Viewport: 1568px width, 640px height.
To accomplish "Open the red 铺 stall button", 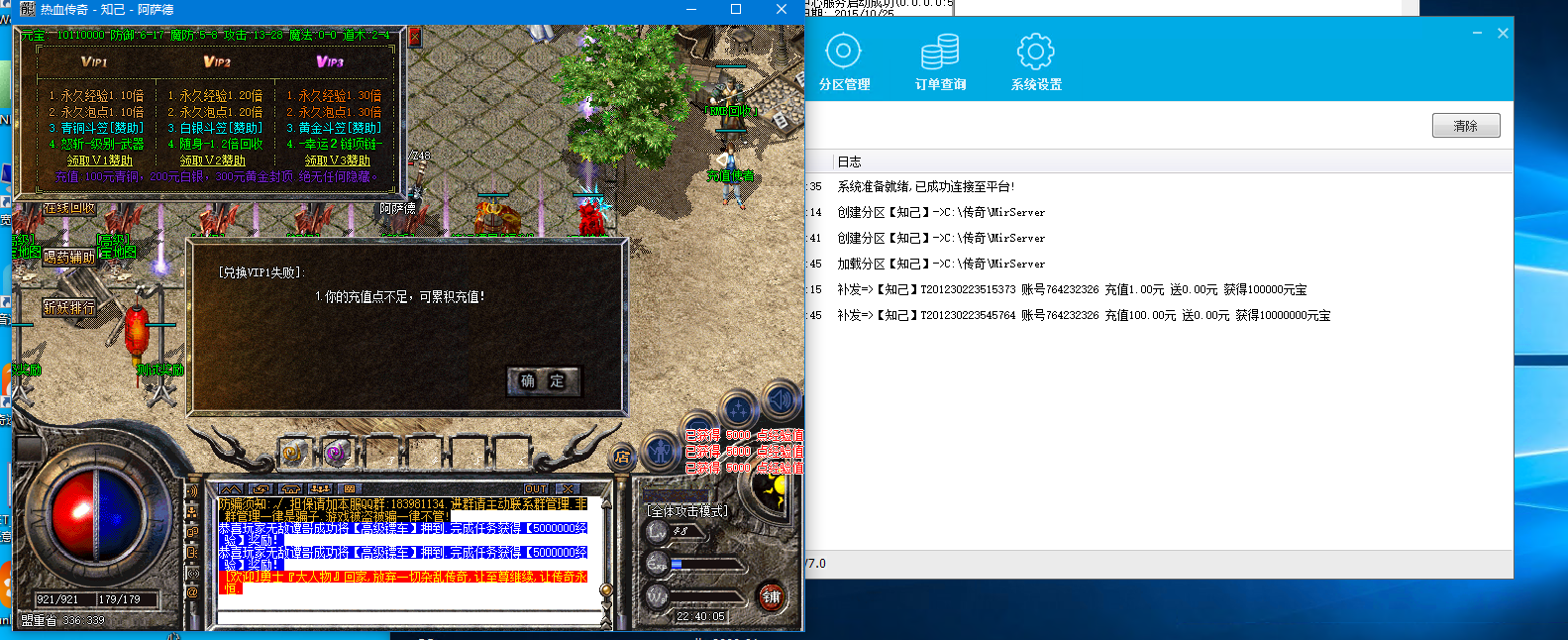I will click(771, 596).
